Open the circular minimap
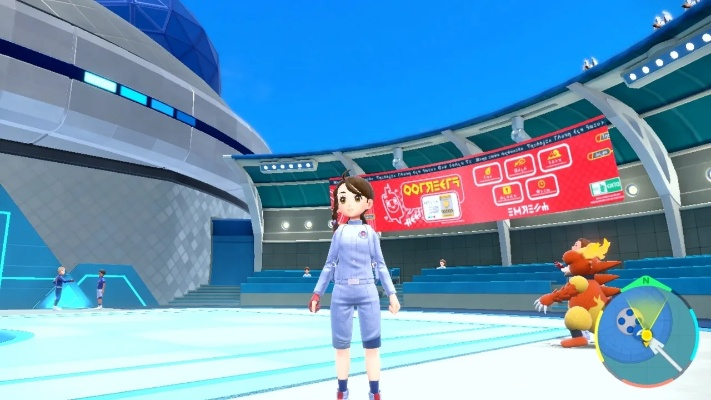The image size is (711, 400). pyautogui.click(x=647, y=335)
